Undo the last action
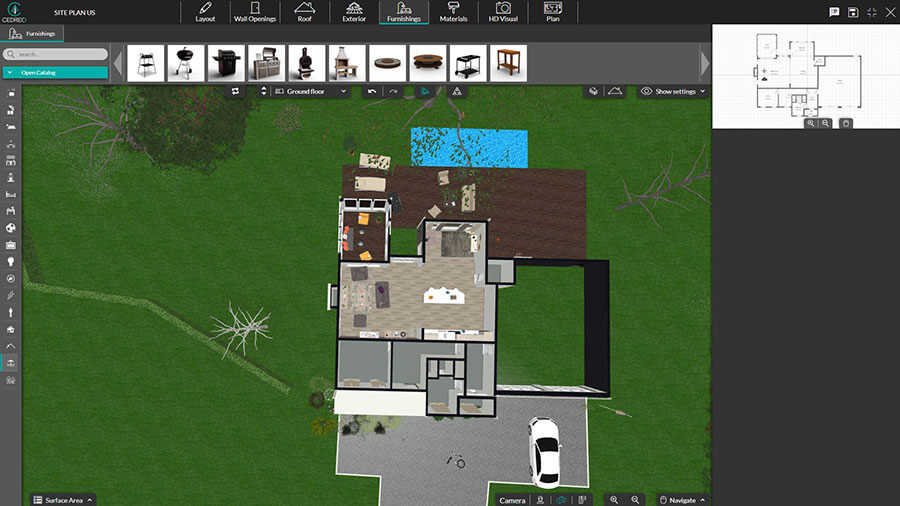This screenshot has width=900, height=506. click(x=372, y=91)
